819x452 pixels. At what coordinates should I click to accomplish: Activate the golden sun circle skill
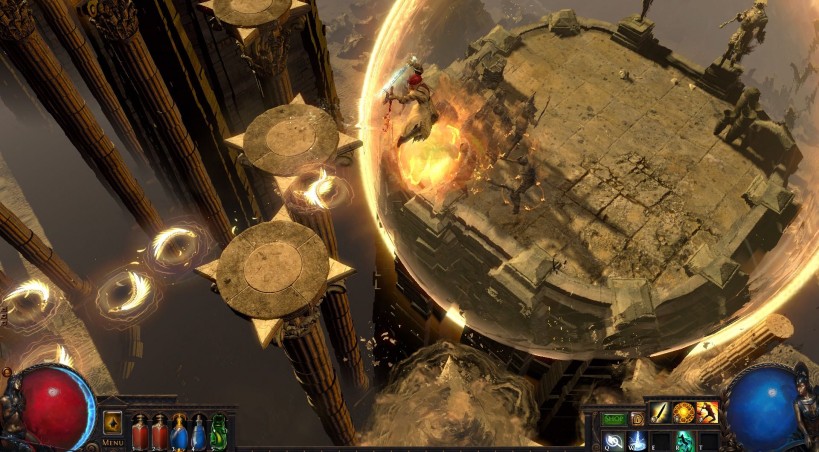tap(684, 412)
